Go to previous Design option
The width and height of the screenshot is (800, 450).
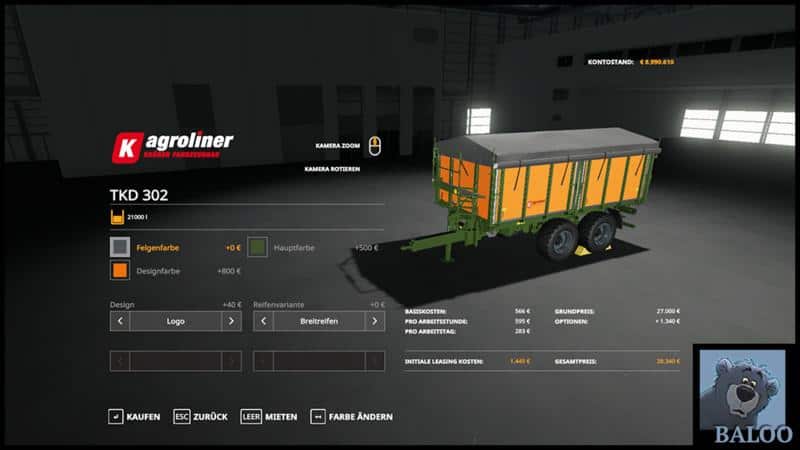pos(120,321)
